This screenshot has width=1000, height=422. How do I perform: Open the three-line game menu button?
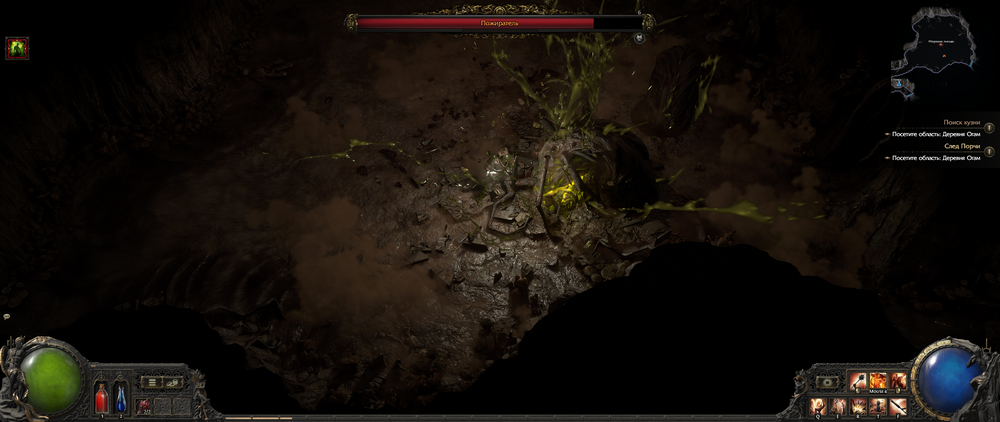pos(151,382)
